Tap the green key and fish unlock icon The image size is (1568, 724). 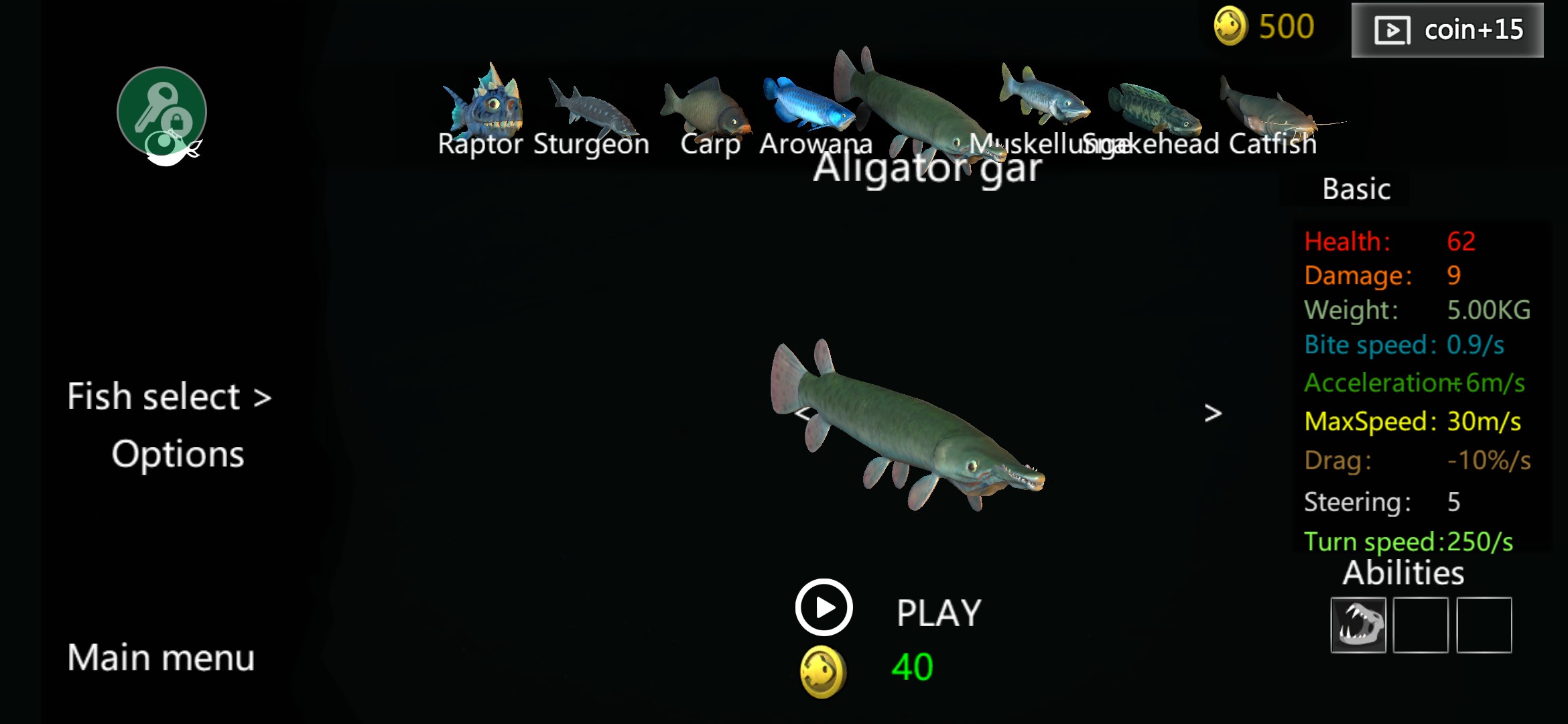(162, 114)
